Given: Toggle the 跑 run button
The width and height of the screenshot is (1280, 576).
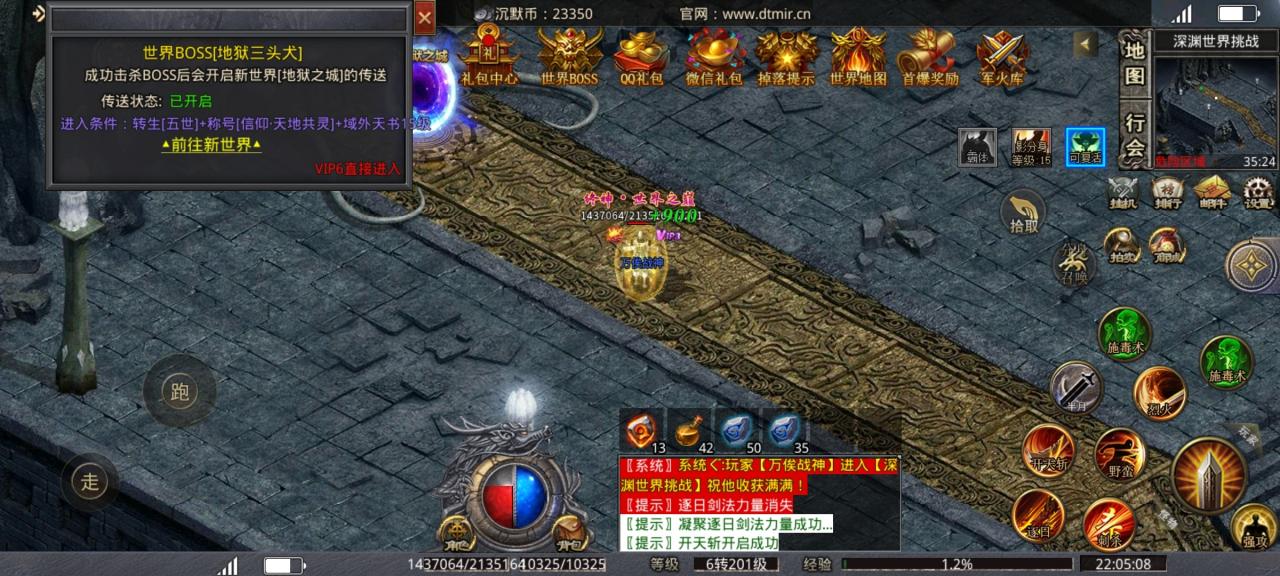Looking at the screenshot, I should (180, 392).
